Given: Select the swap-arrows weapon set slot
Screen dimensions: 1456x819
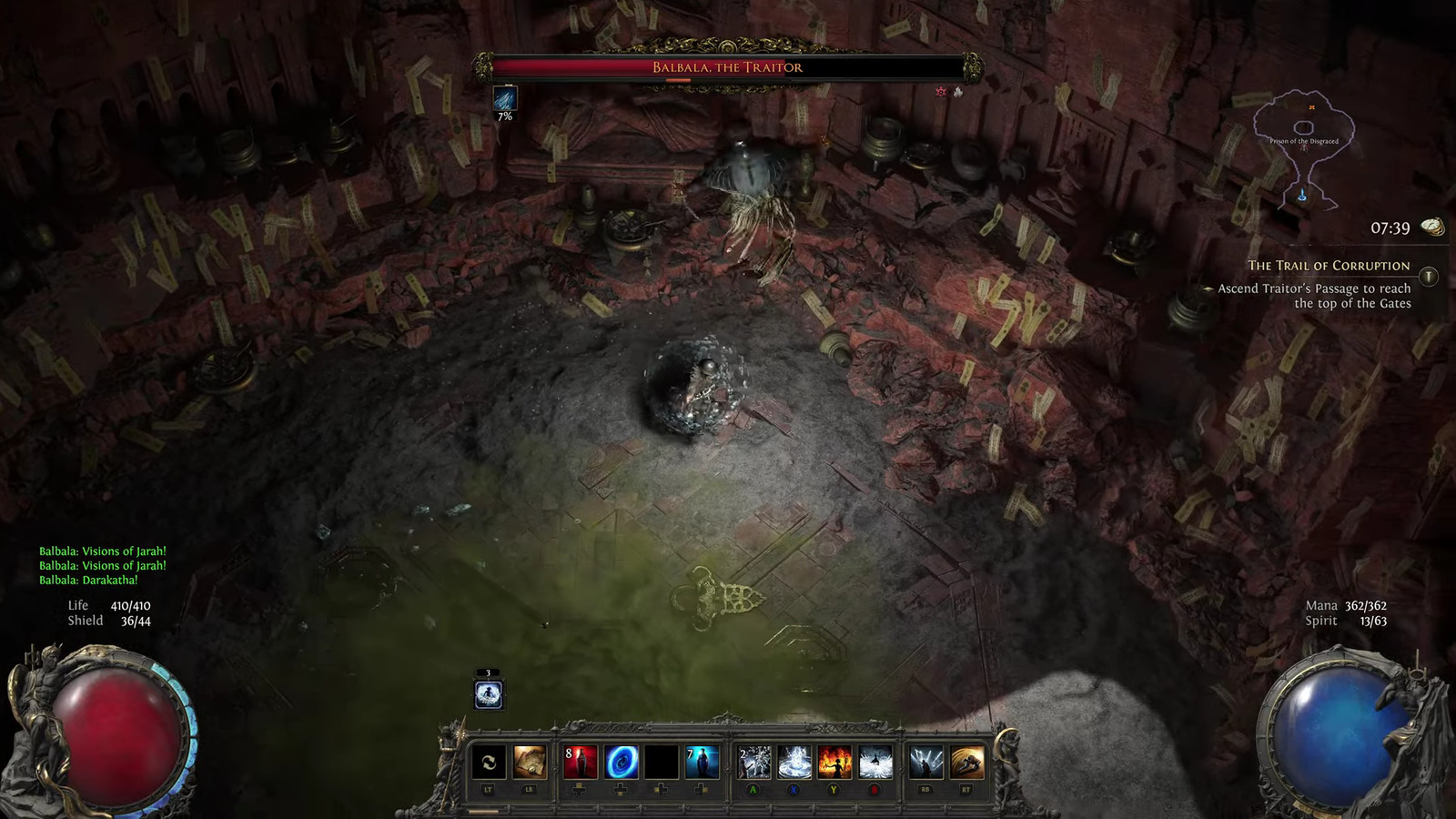Looking at the screenshot, I should tap(489, 763).
